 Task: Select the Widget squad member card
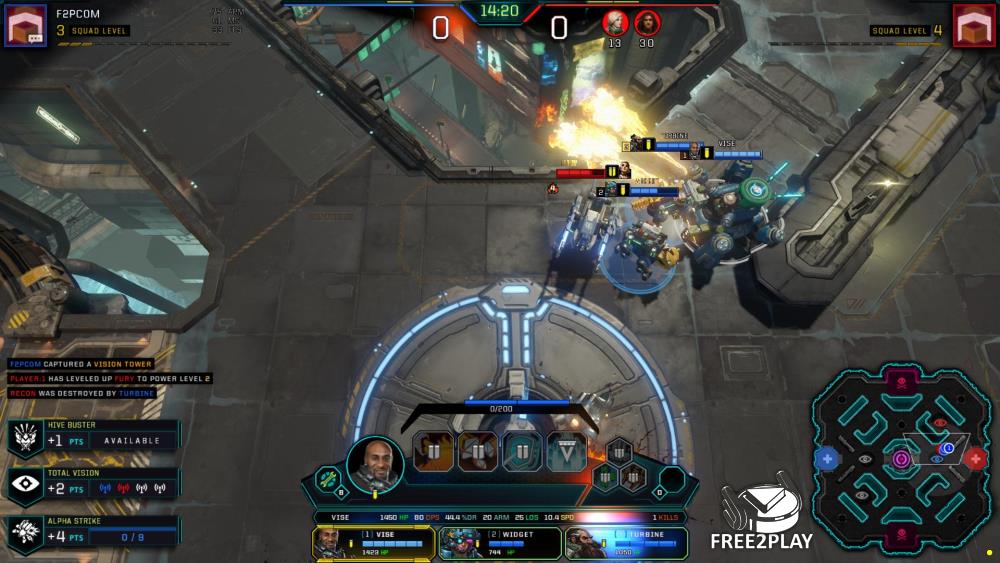(x=499, y=542)
